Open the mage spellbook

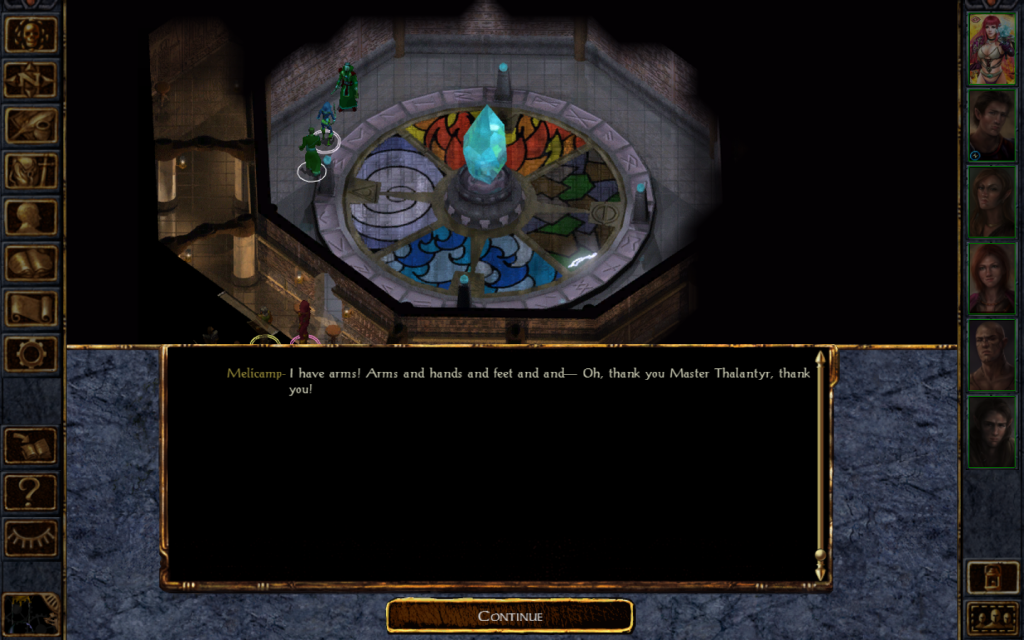click(x=31, y=262)
